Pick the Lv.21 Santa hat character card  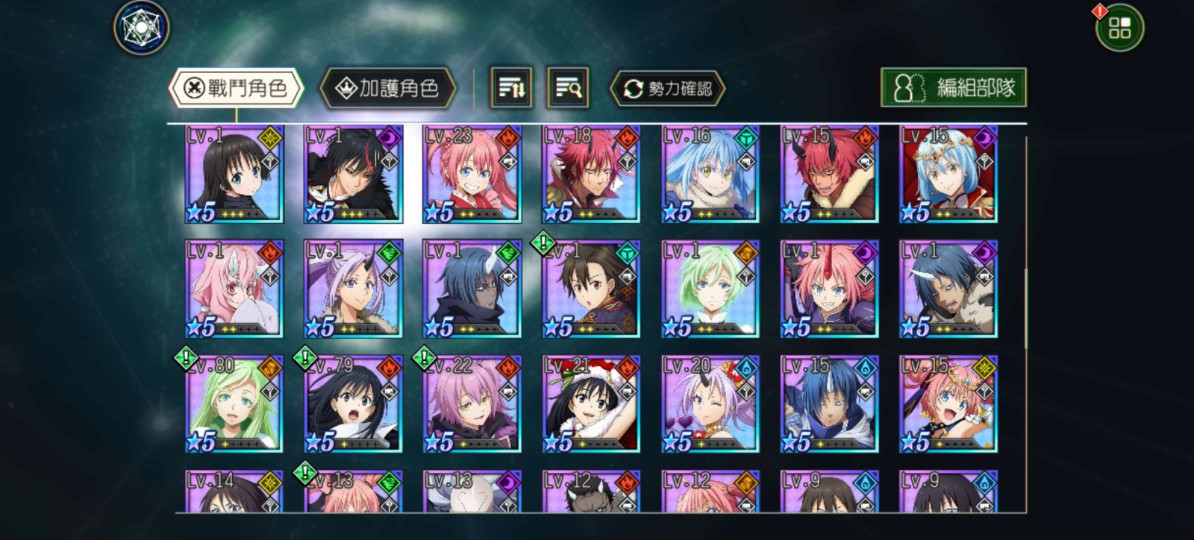tap(592, 404)
